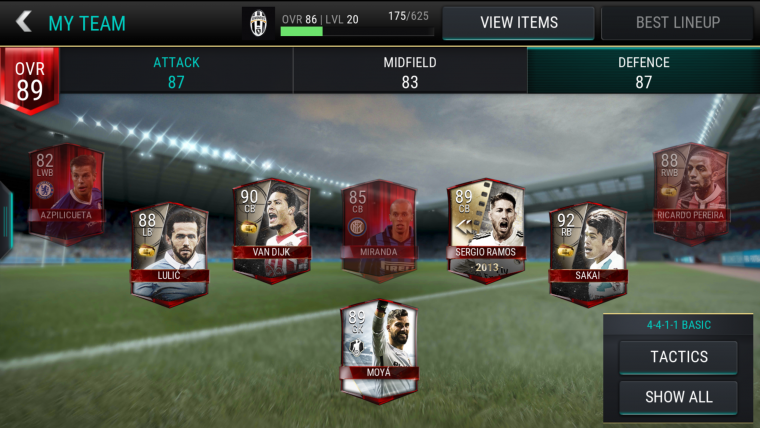Viewport: 760px width, 428px height.
Task: Select the Sergio Ramos CB card
Action: pyautogui.click(x=484, y=226)
